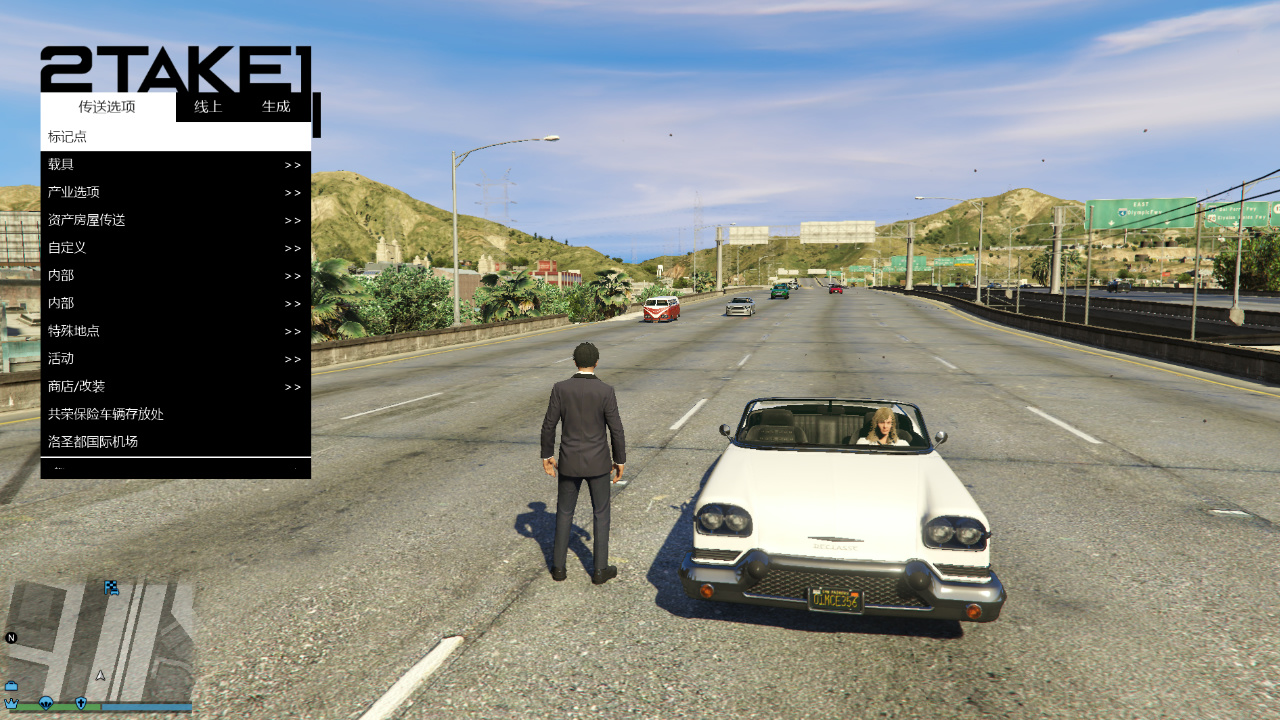The height and width of the screenshot is (720, 1280).
Task: Select the 传送选项 tab
Action: [x=107, y=107]
